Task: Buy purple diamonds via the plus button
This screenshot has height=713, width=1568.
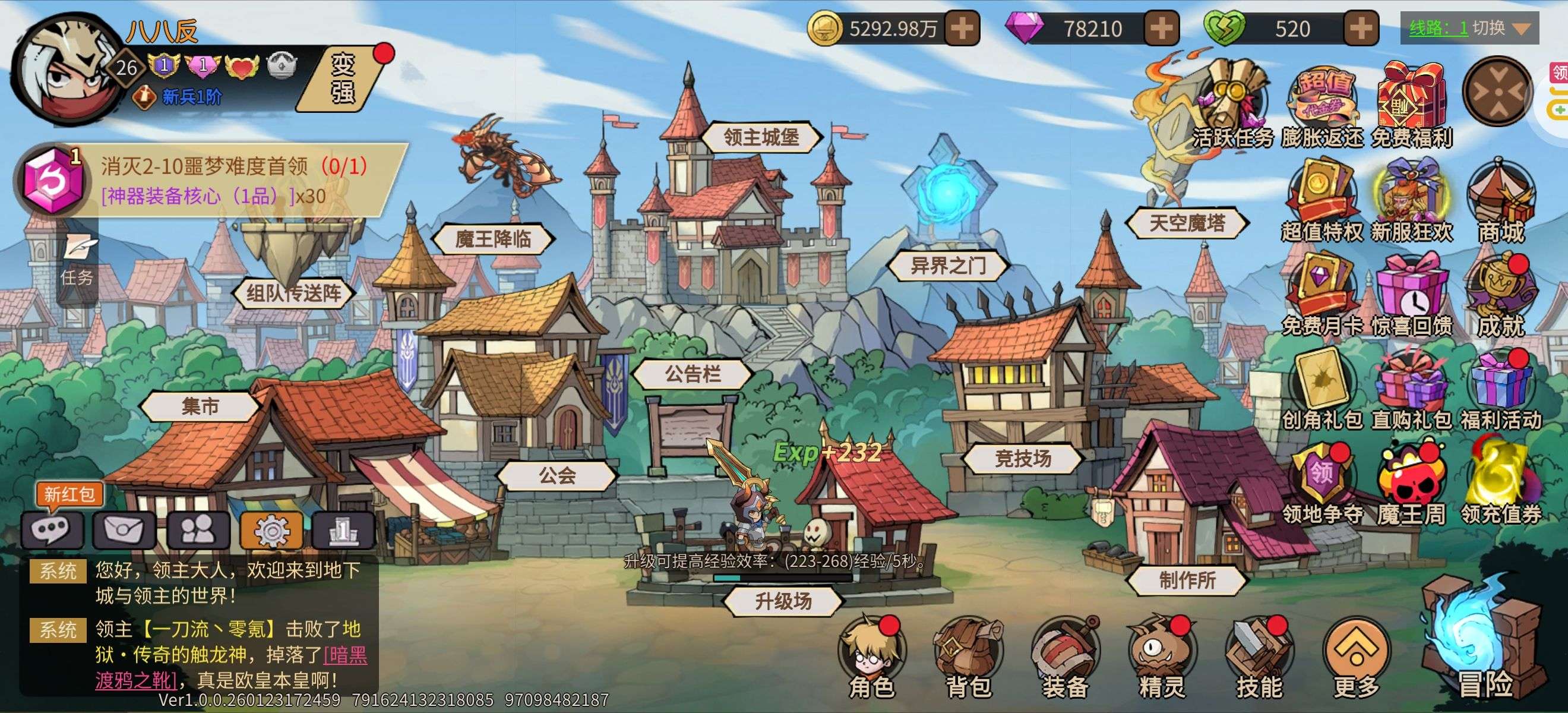Action: pos(1161,29)
